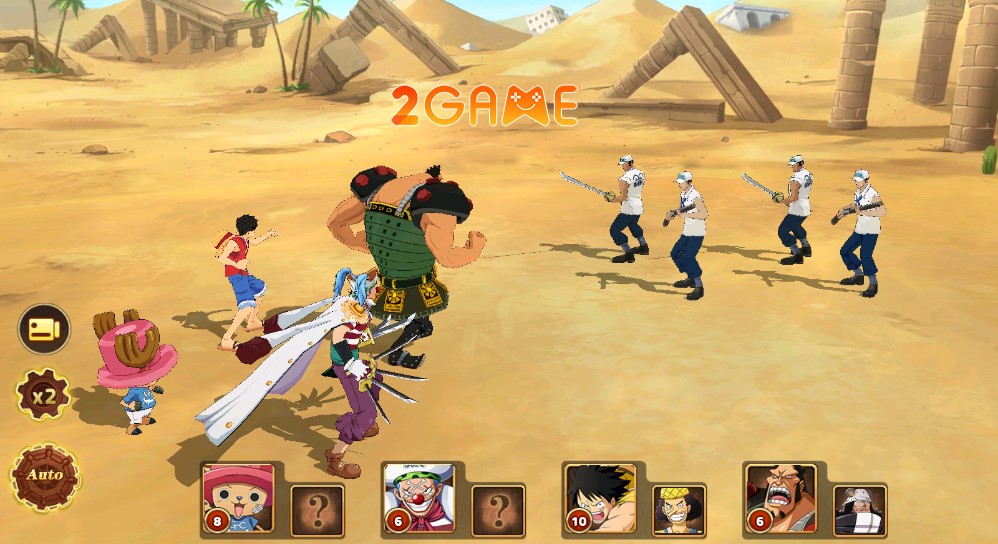
Task: Activate the x2 speed gear button
Action: [x=42, y=396]
